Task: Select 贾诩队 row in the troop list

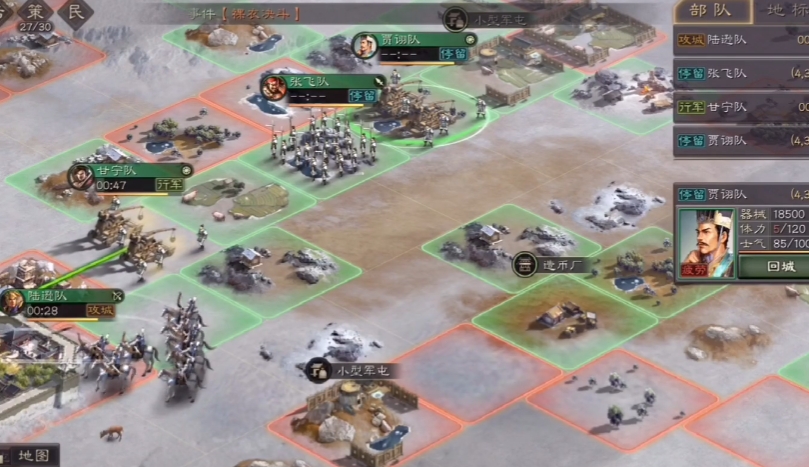Action: click(740, 140)
